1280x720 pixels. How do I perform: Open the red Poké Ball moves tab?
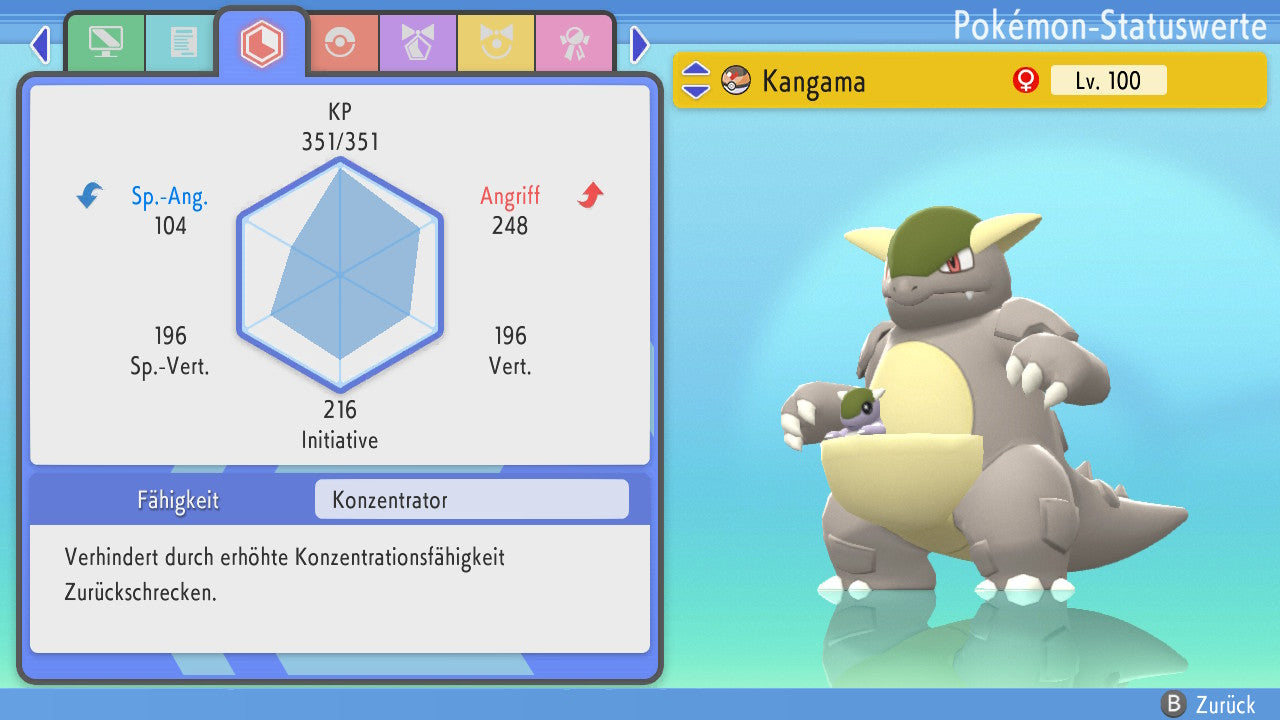(340, 43)
